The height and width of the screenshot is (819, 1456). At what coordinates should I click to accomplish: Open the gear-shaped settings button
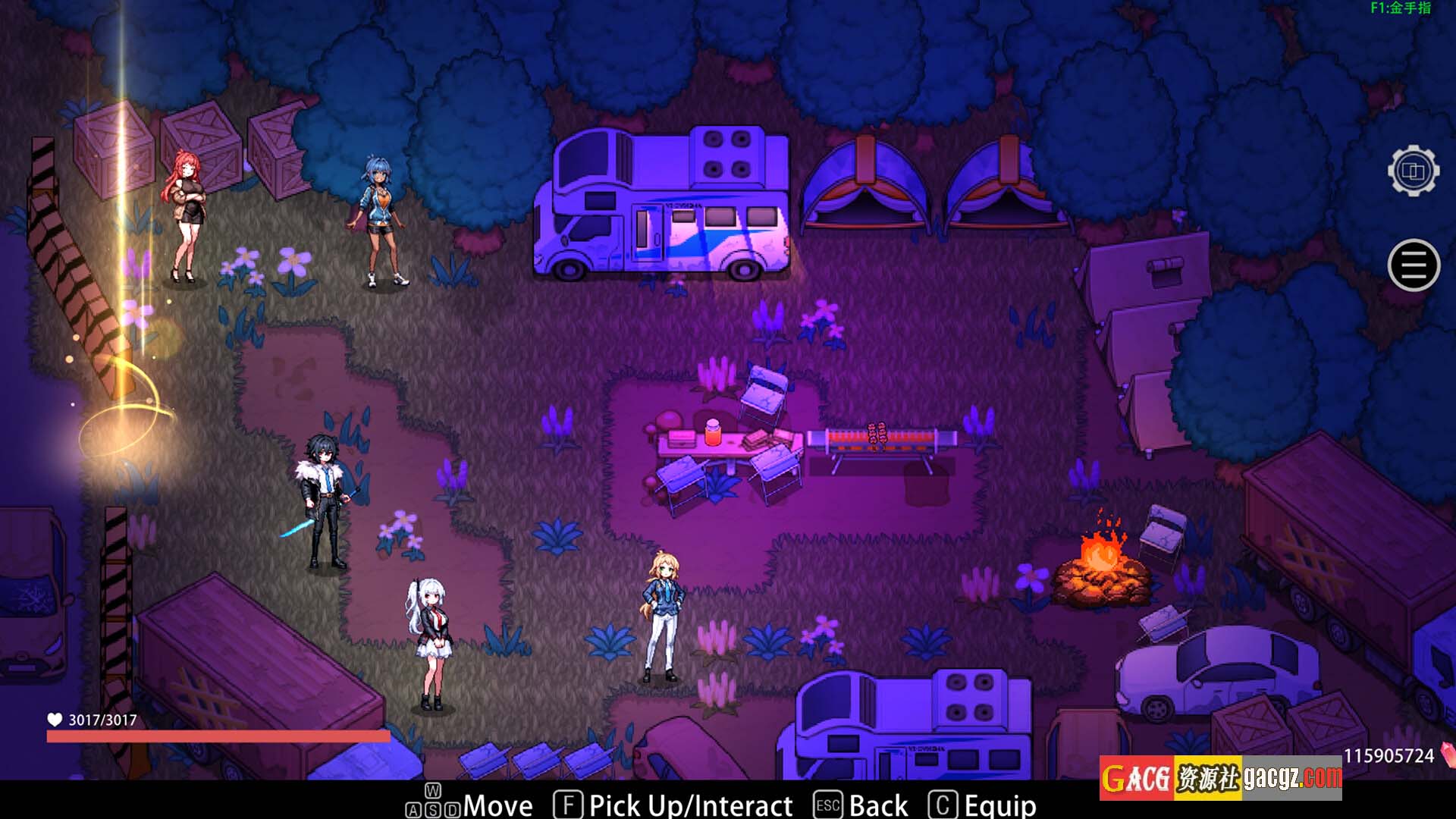(1414, 171)
